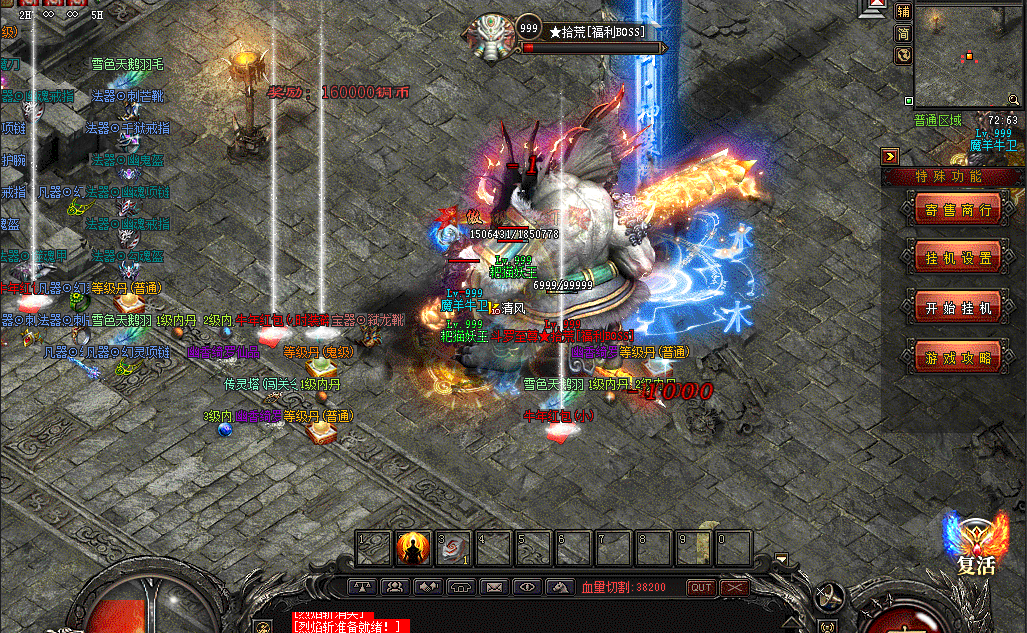Click the 复活 revive button
Image resolution: width=1027 pixels, height=633 pixels.
click(975, 546)
